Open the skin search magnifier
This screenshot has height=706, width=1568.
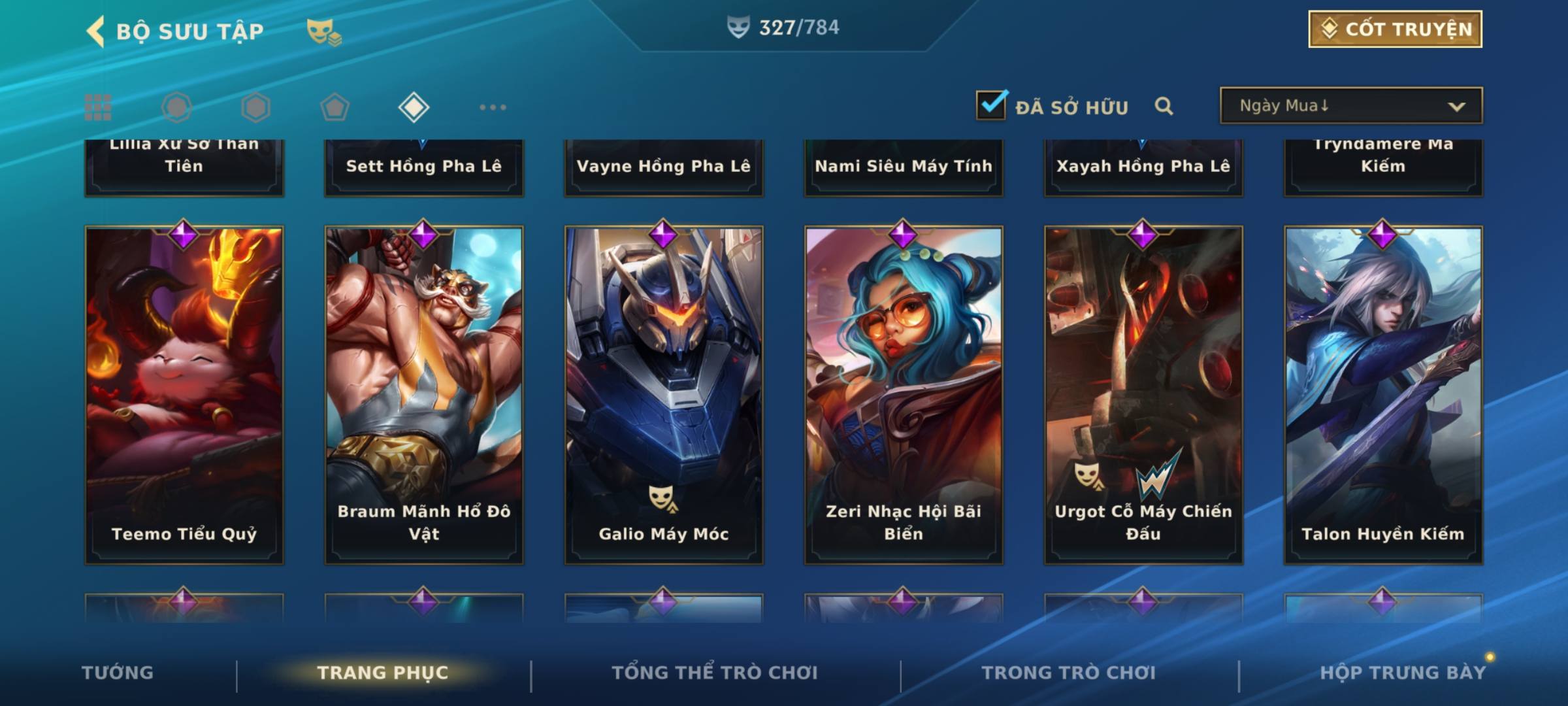1164,106
